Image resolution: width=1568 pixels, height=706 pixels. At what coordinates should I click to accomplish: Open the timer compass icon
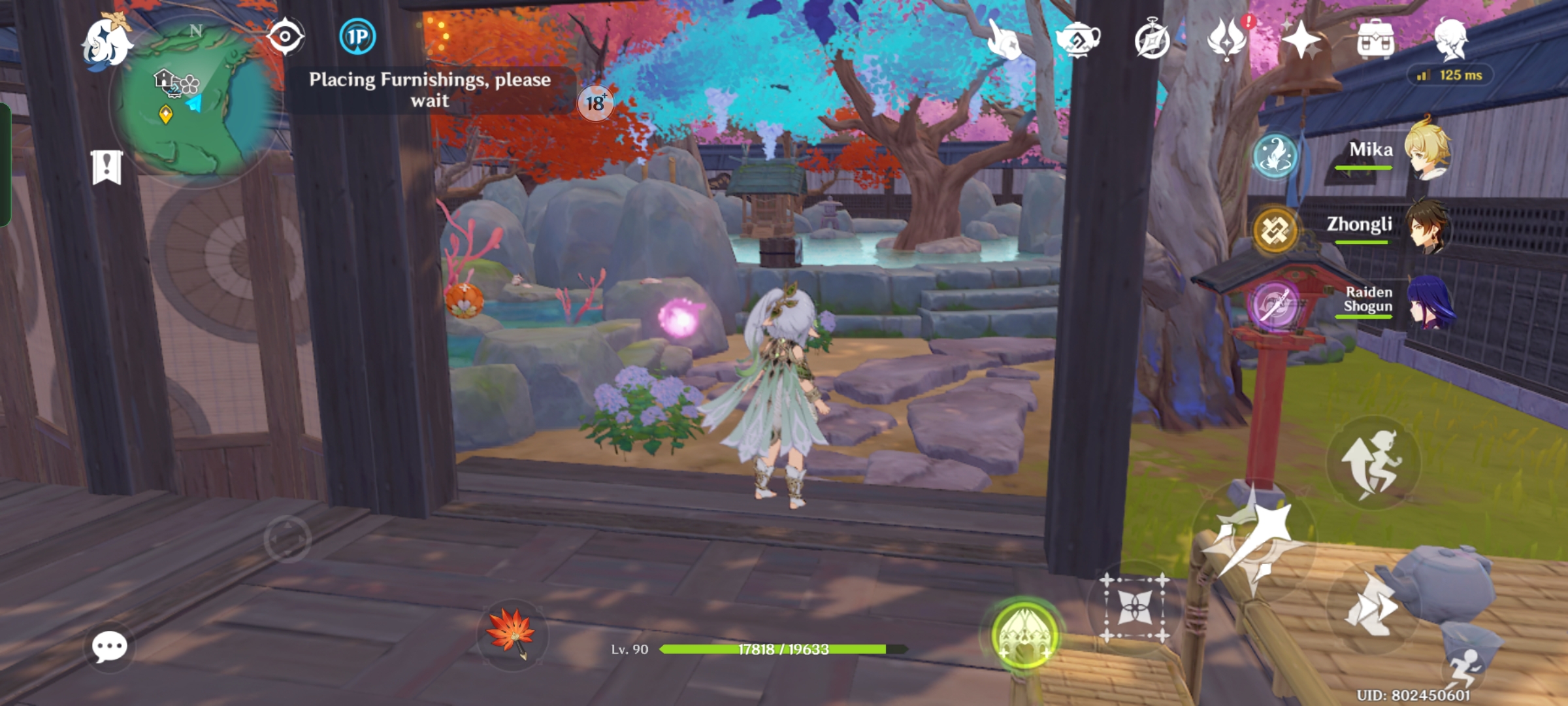[x=1154, y=39]
